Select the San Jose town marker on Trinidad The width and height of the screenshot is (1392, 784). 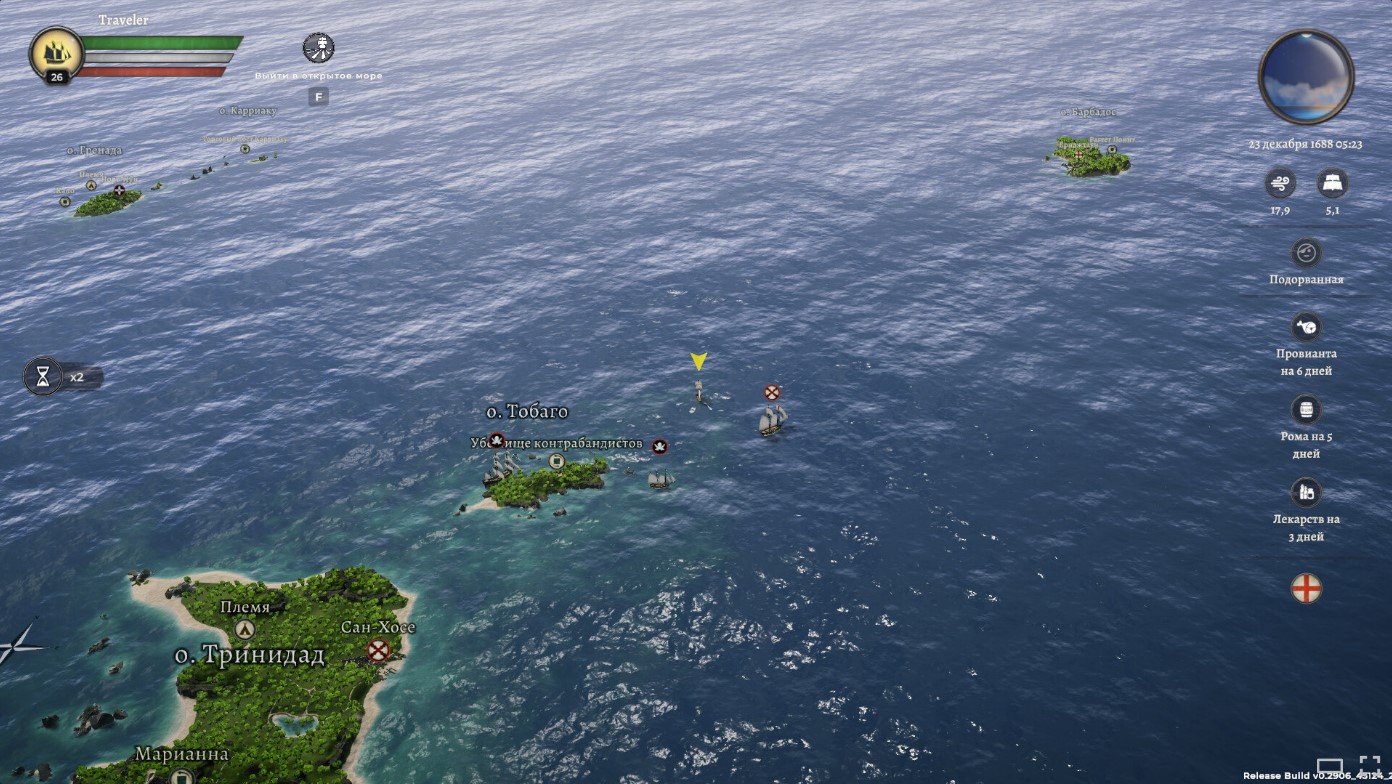pos(378,651)
